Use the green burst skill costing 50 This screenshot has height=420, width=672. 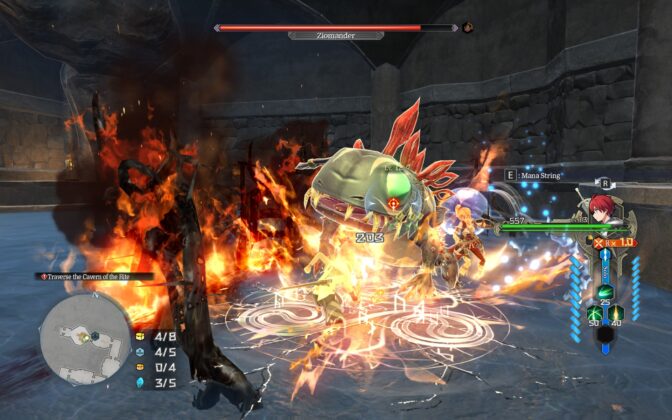[593, 313]
